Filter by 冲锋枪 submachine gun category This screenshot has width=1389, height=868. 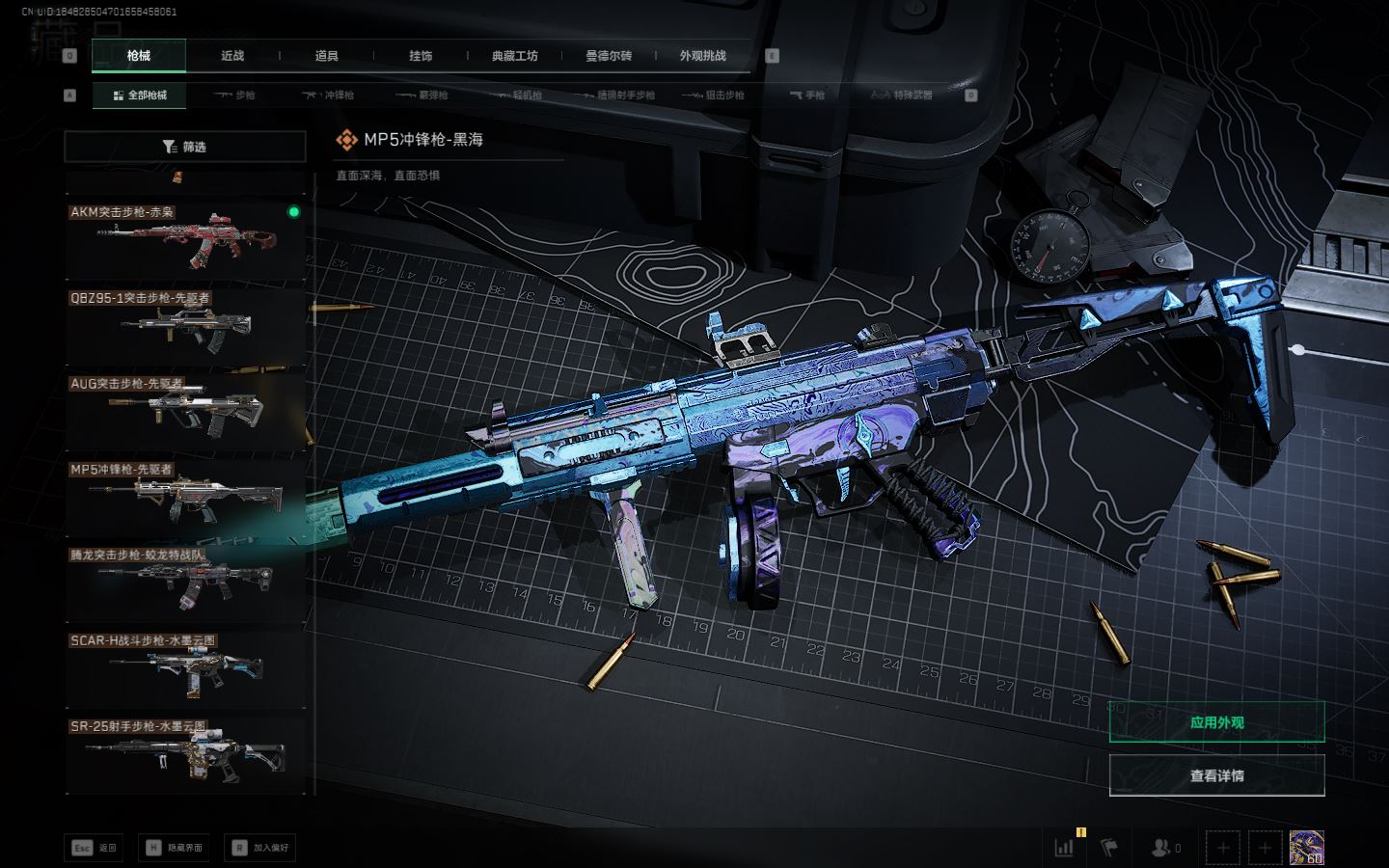(x=329, y=95)
